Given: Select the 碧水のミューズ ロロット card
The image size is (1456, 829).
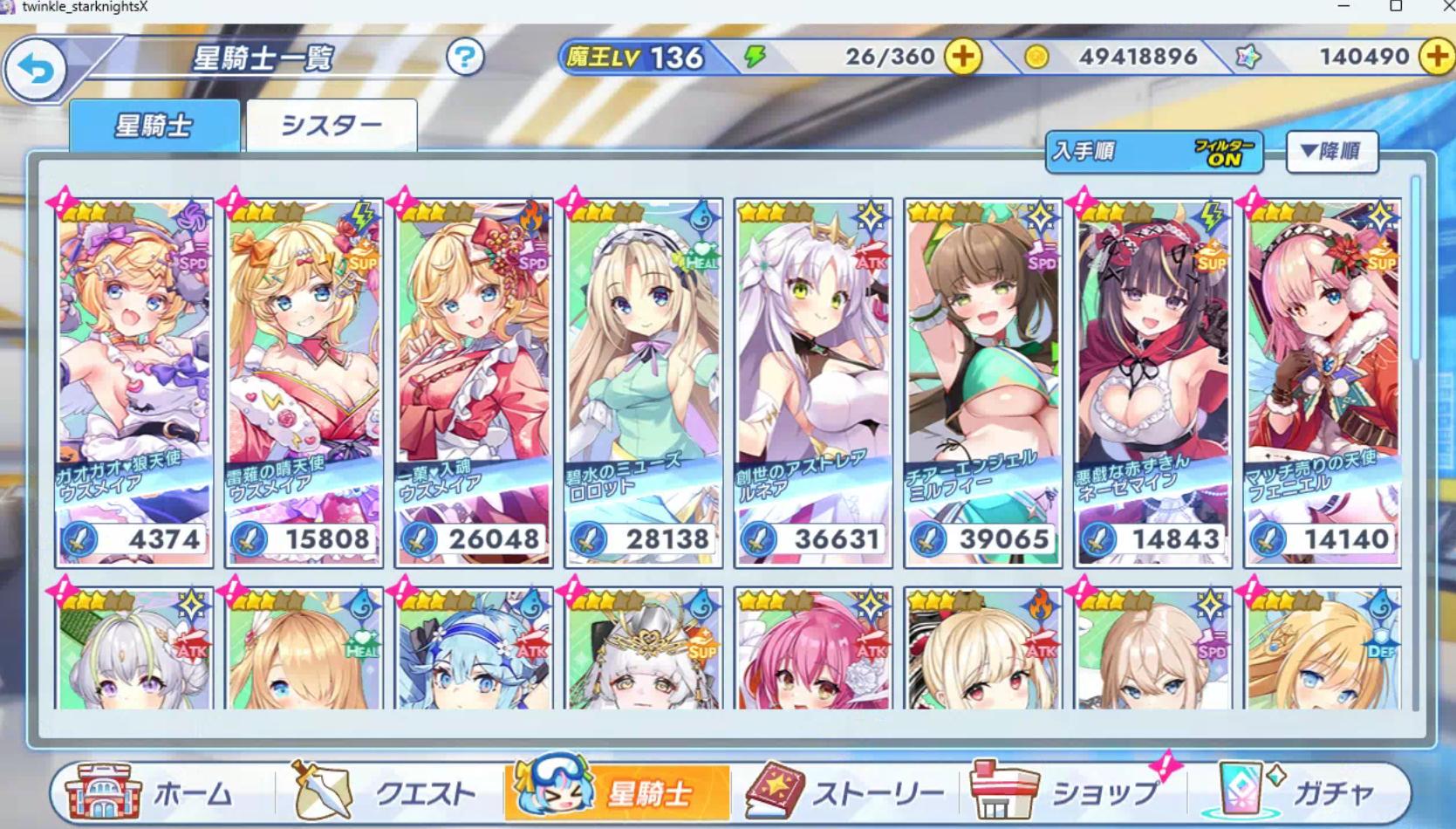Looking at the screenshot, I should (x=644, y=382).
